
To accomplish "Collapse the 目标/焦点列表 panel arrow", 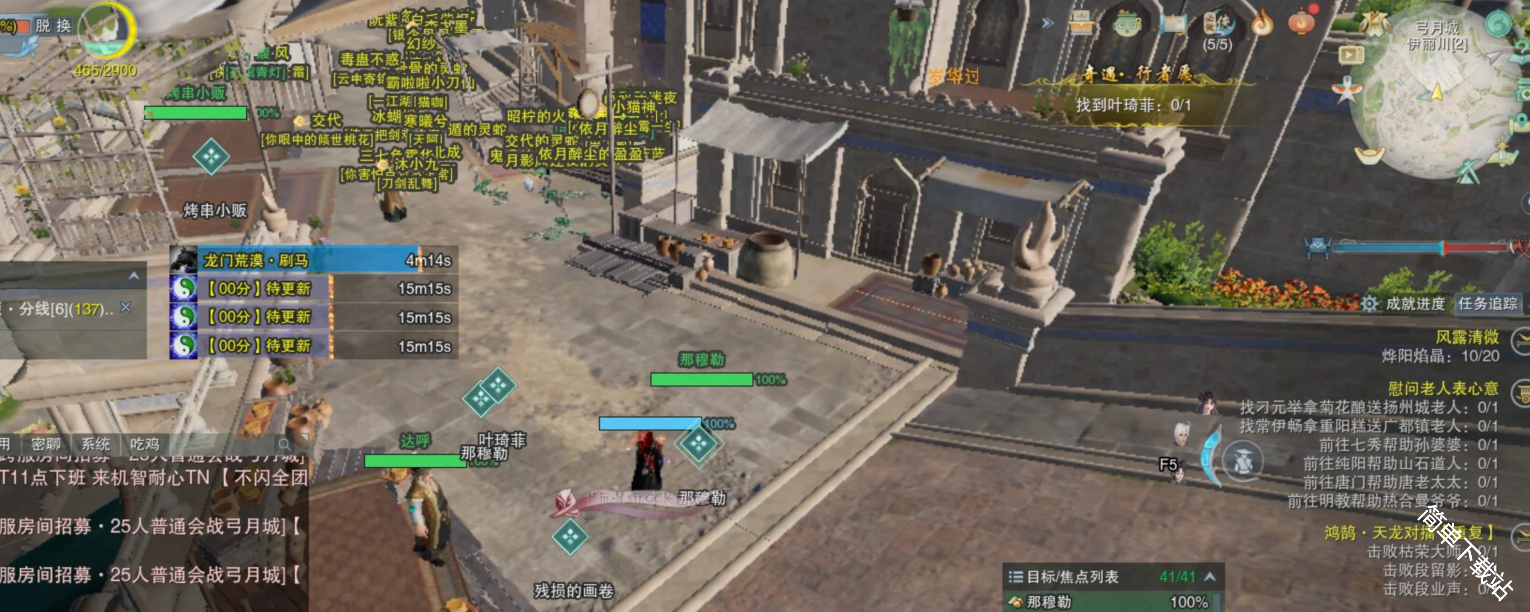I will pos(1212,577).
